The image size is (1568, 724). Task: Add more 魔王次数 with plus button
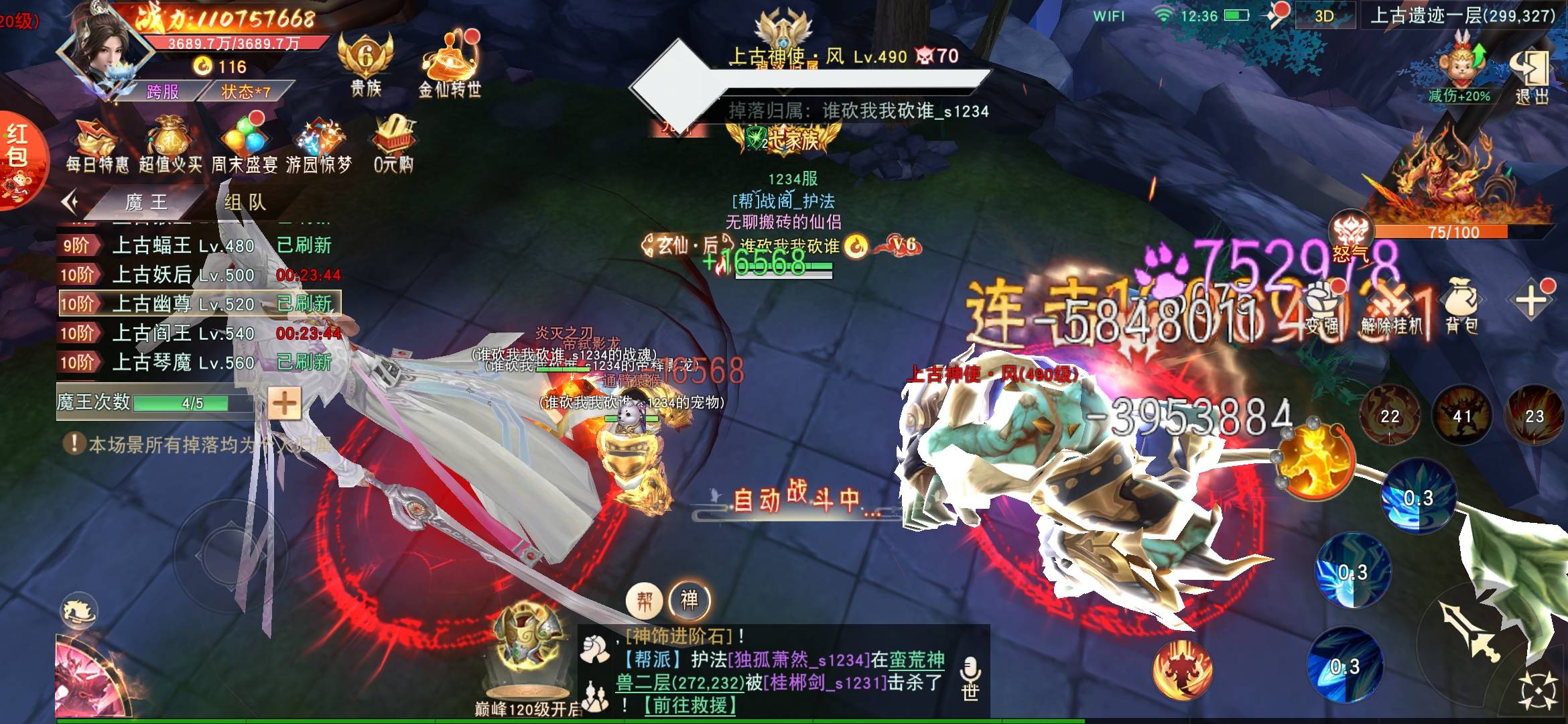tap(284, 404)
